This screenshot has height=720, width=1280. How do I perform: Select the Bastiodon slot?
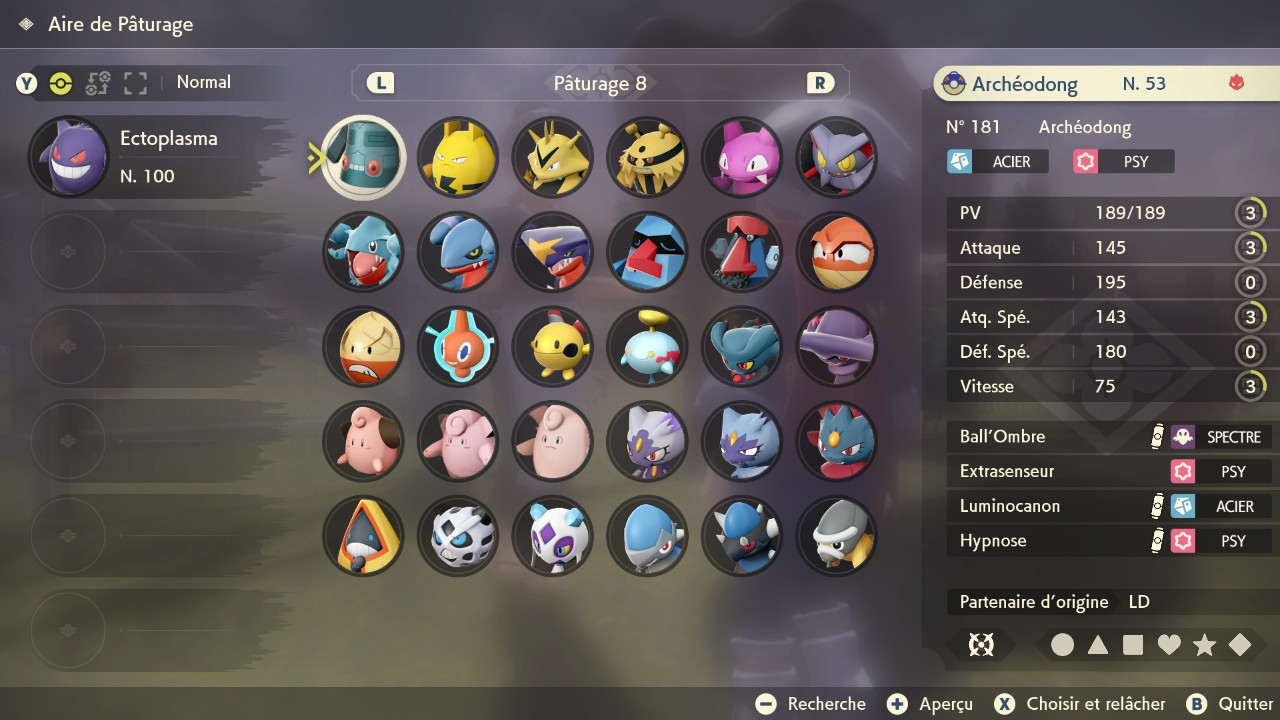(838, 536)
